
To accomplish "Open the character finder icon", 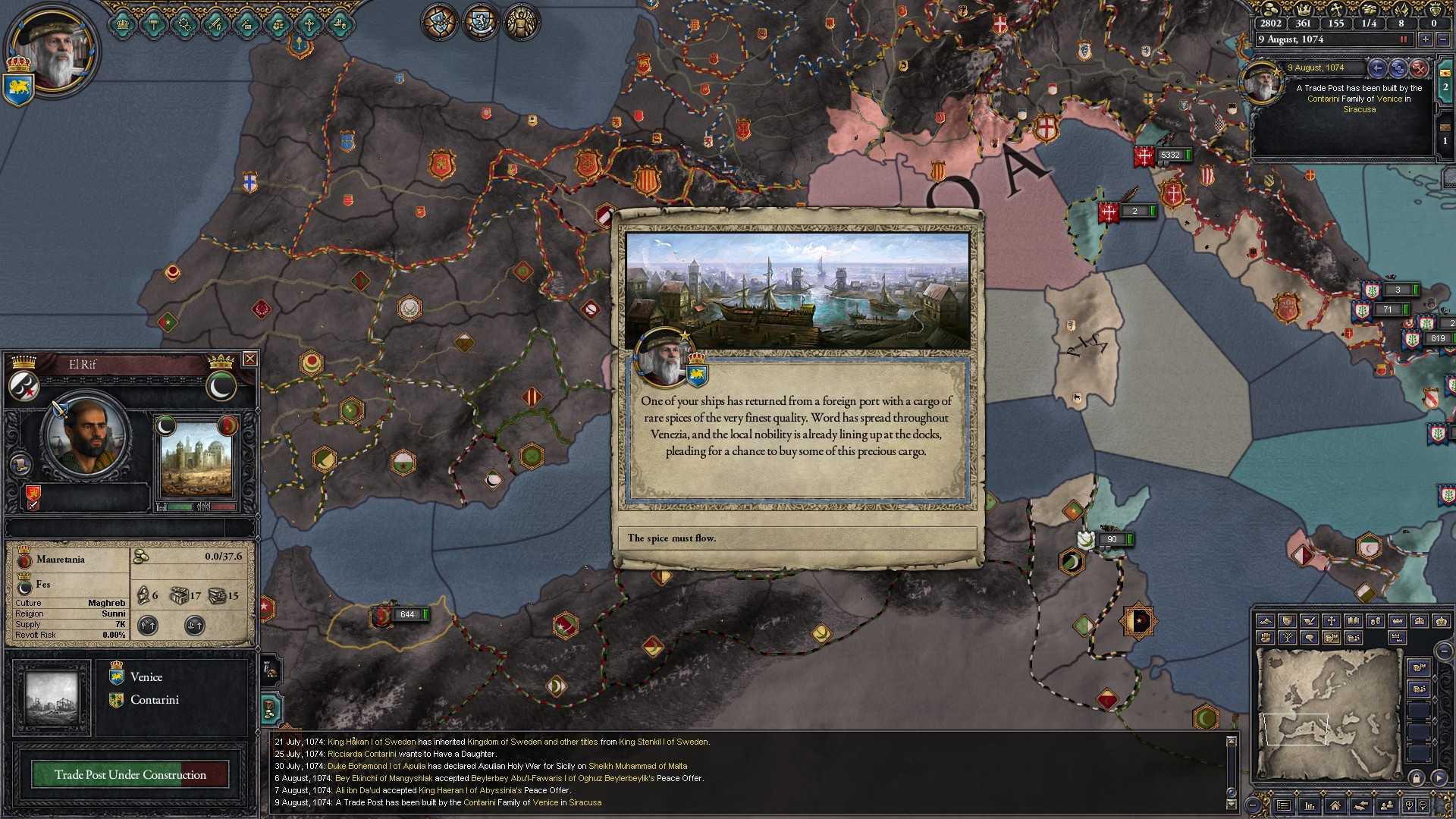I will tap(1388, 805).
